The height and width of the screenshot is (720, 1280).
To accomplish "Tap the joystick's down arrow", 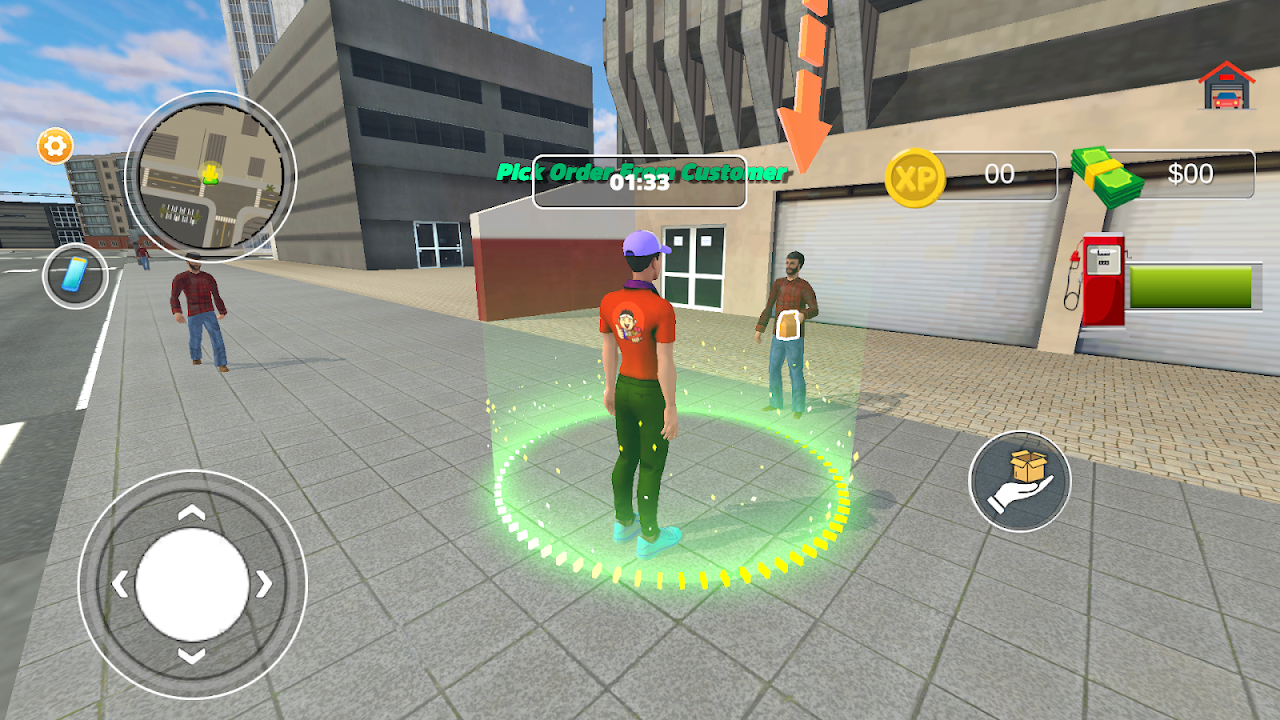I will (x=191, y=656).
